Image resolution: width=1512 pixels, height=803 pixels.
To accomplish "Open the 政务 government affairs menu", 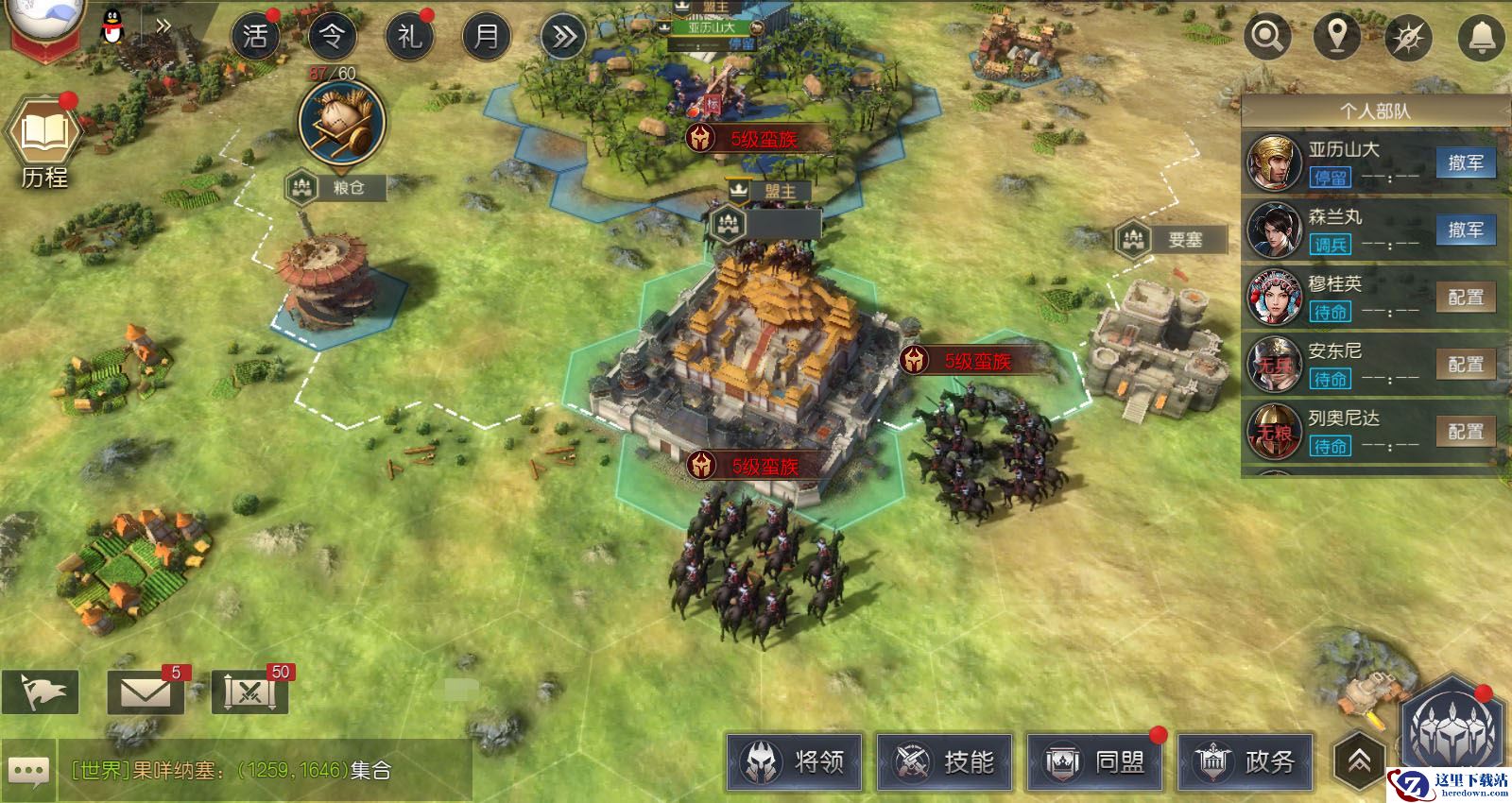I will tap(1245, 761).
